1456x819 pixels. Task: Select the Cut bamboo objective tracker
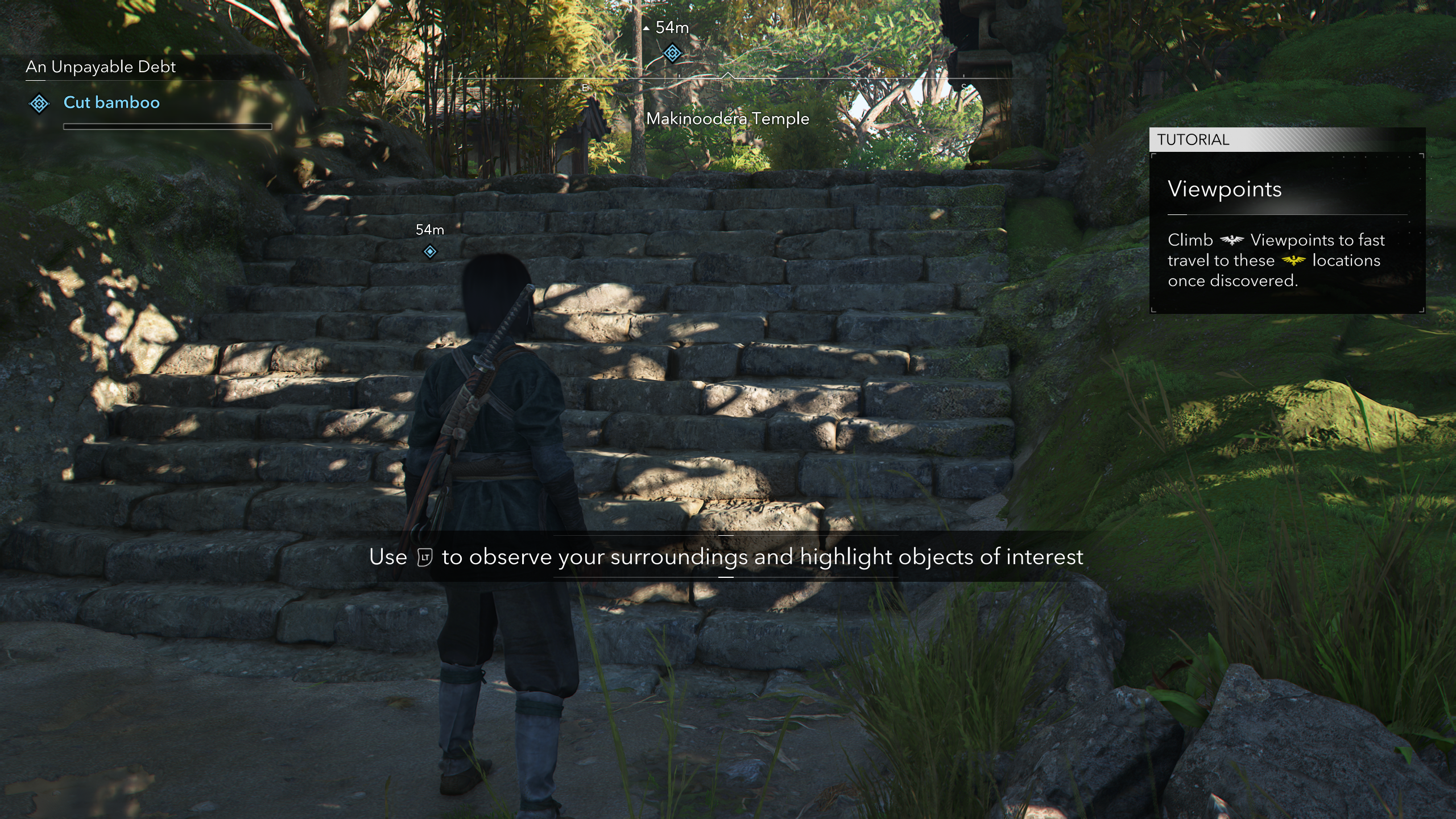(x=111, y=102)
